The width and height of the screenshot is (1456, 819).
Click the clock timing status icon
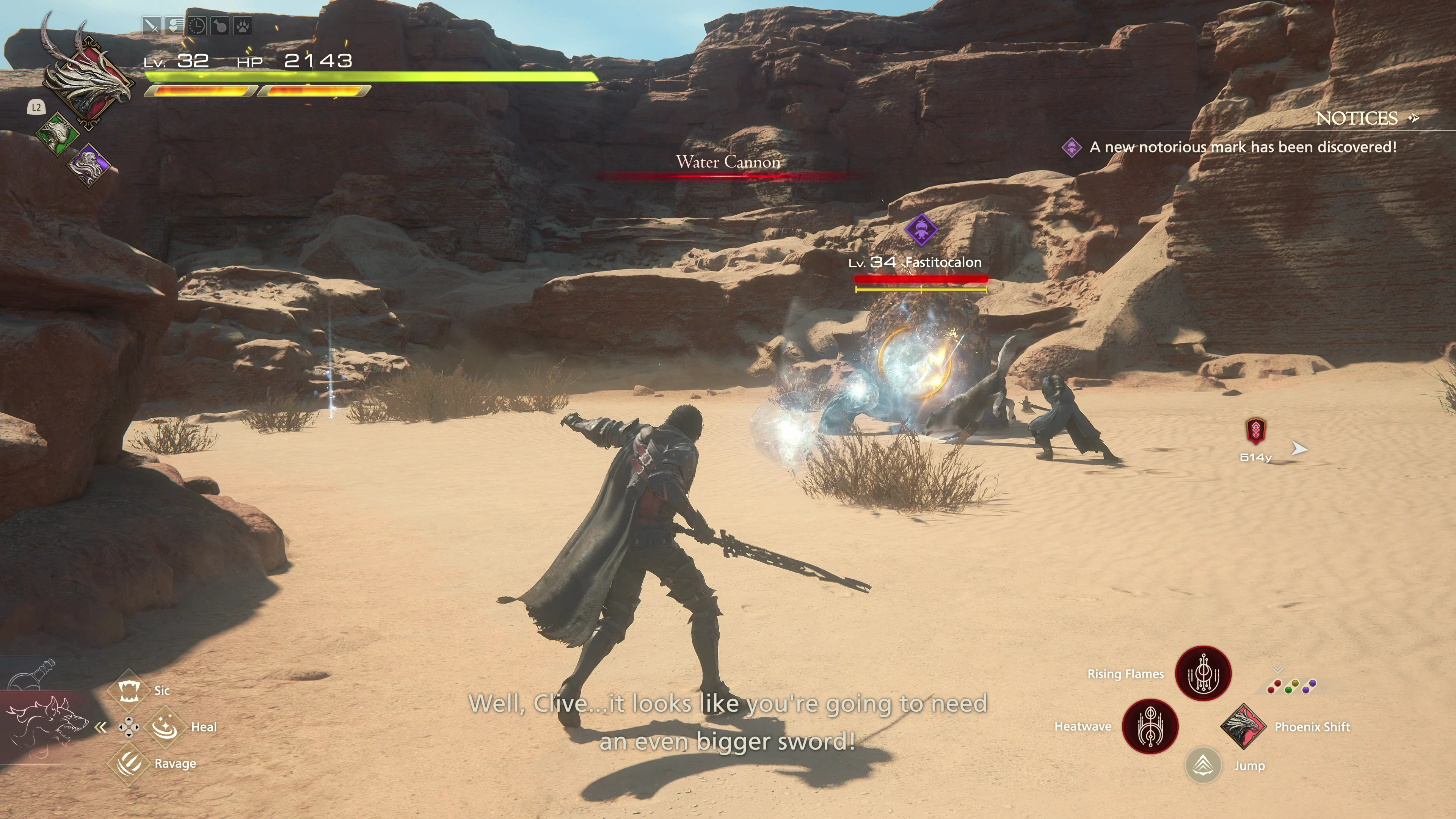[197, 26]
